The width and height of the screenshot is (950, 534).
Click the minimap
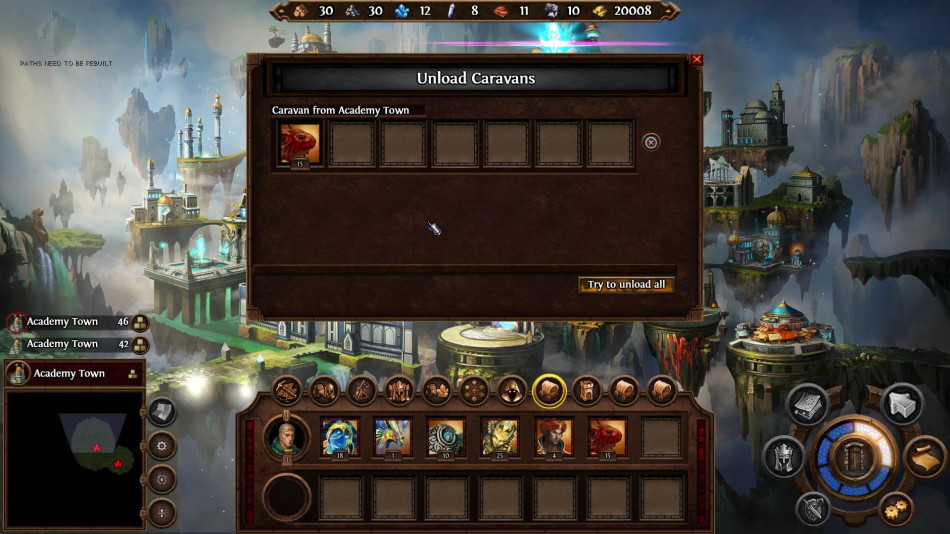pyautogui.click(x=74, y=458)
